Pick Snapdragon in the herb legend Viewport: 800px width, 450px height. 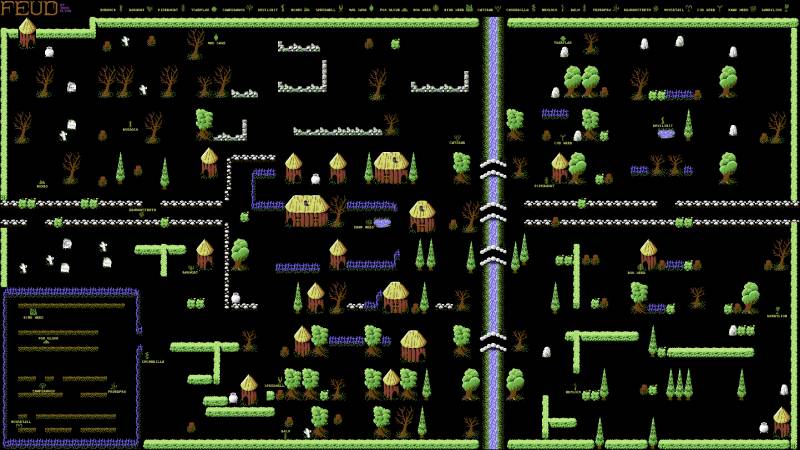(233, 10)
